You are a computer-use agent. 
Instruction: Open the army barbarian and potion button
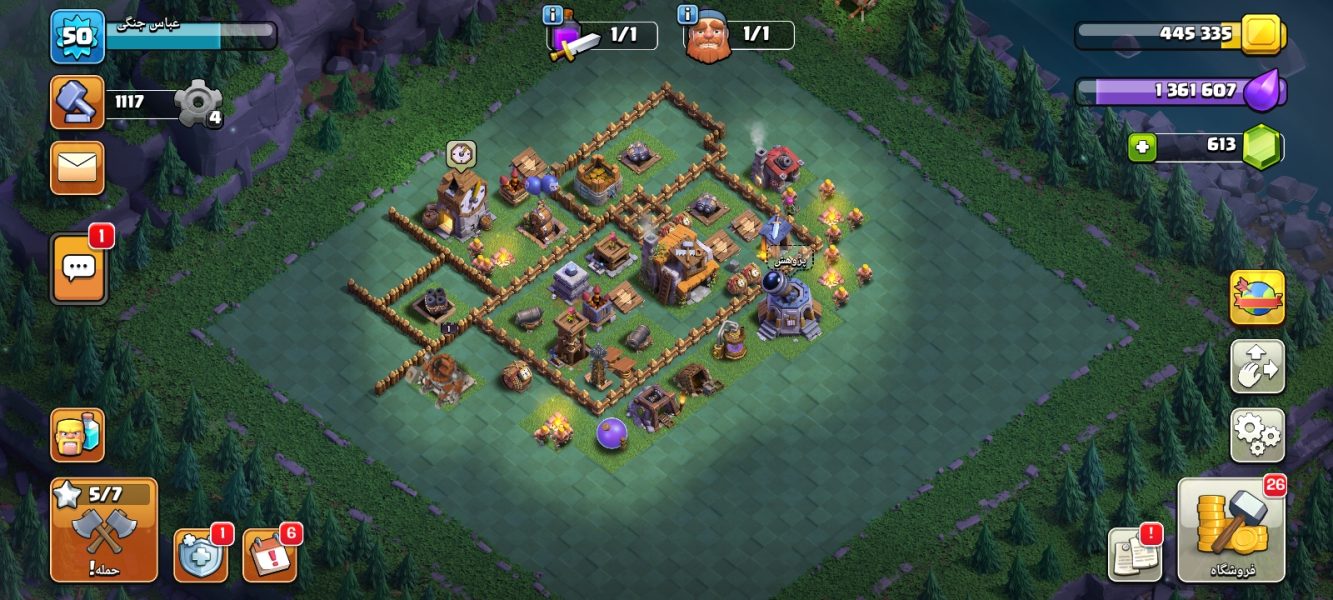78,434
